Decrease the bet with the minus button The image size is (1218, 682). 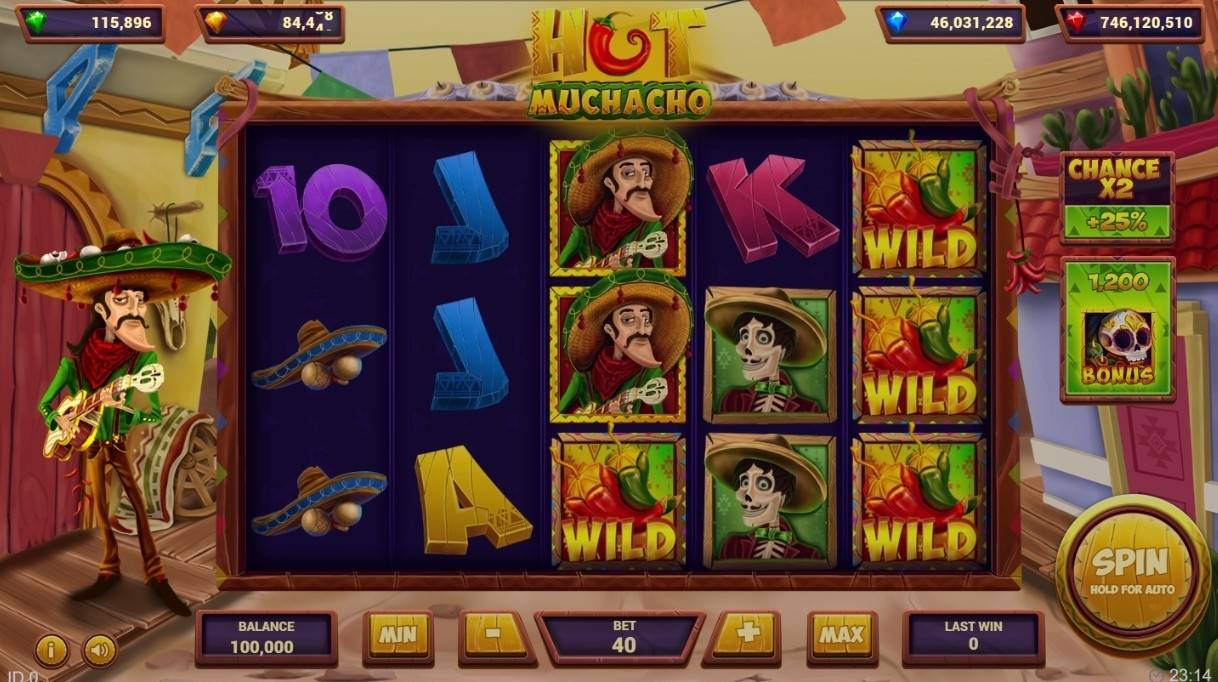496,635
